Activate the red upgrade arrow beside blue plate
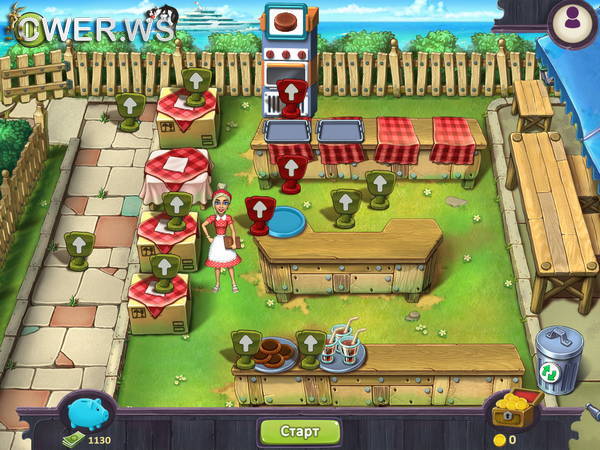Viewport: 600px width, 450px height. pos(259,213)
